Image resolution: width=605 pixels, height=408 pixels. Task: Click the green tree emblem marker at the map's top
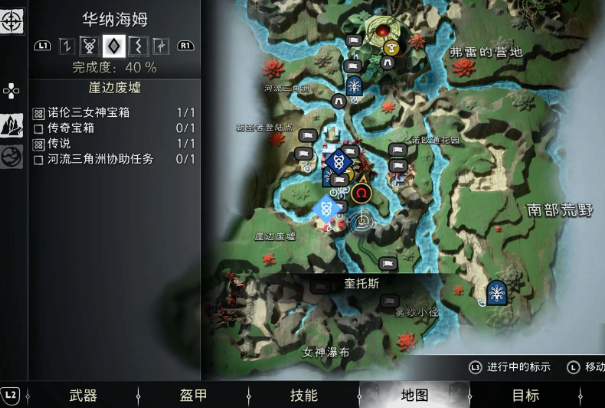click(x=382, y=32)
